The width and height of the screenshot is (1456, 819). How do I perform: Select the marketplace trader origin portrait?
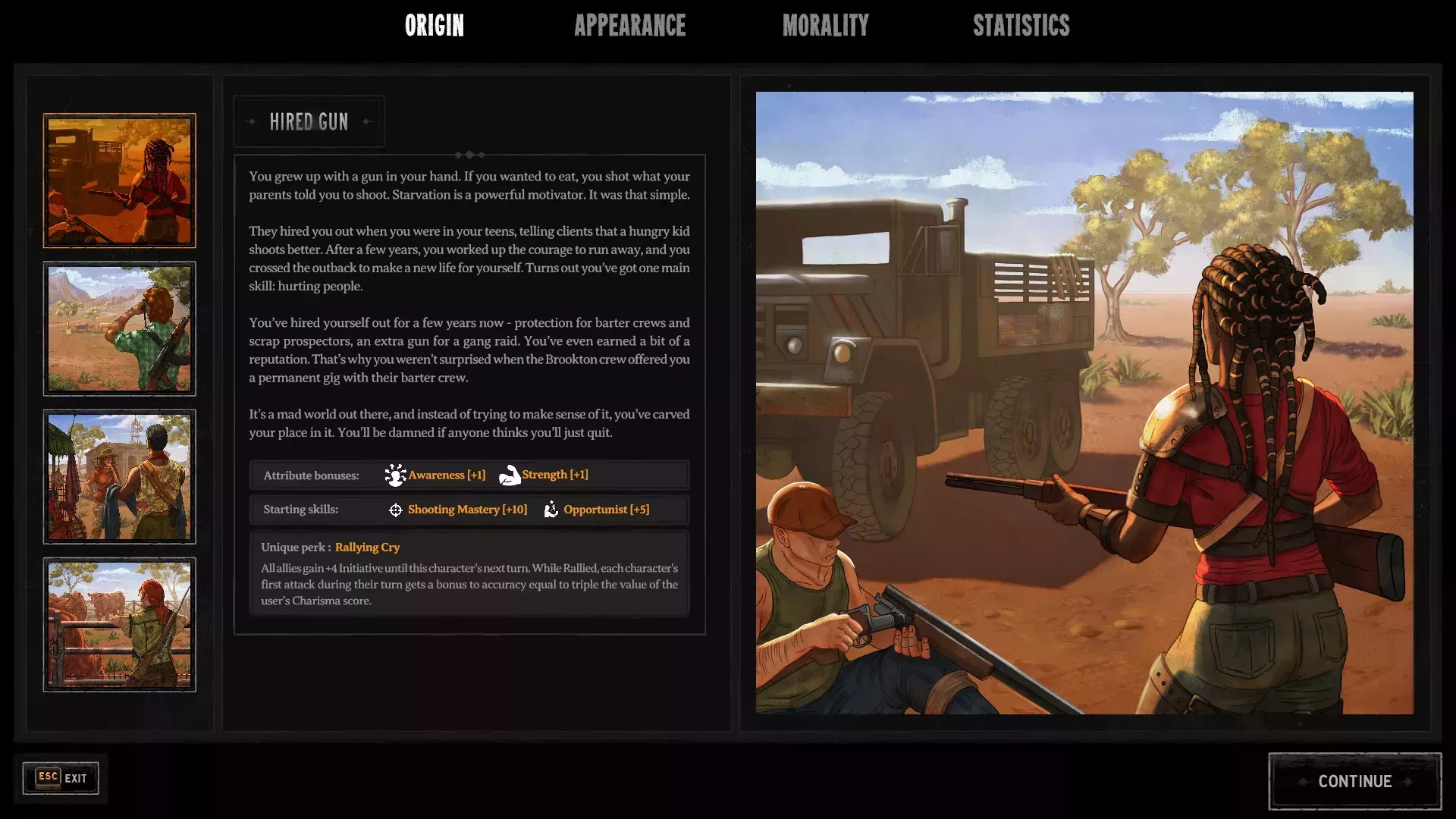(119, 476)
